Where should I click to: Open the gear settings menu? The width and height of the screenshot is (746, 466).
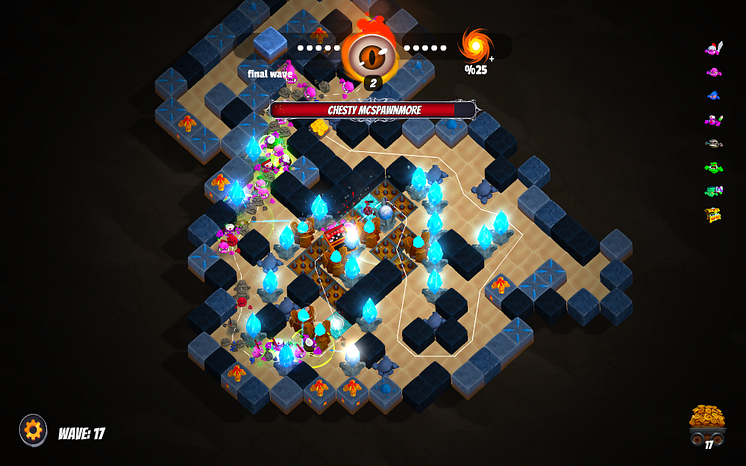(33, 431)
